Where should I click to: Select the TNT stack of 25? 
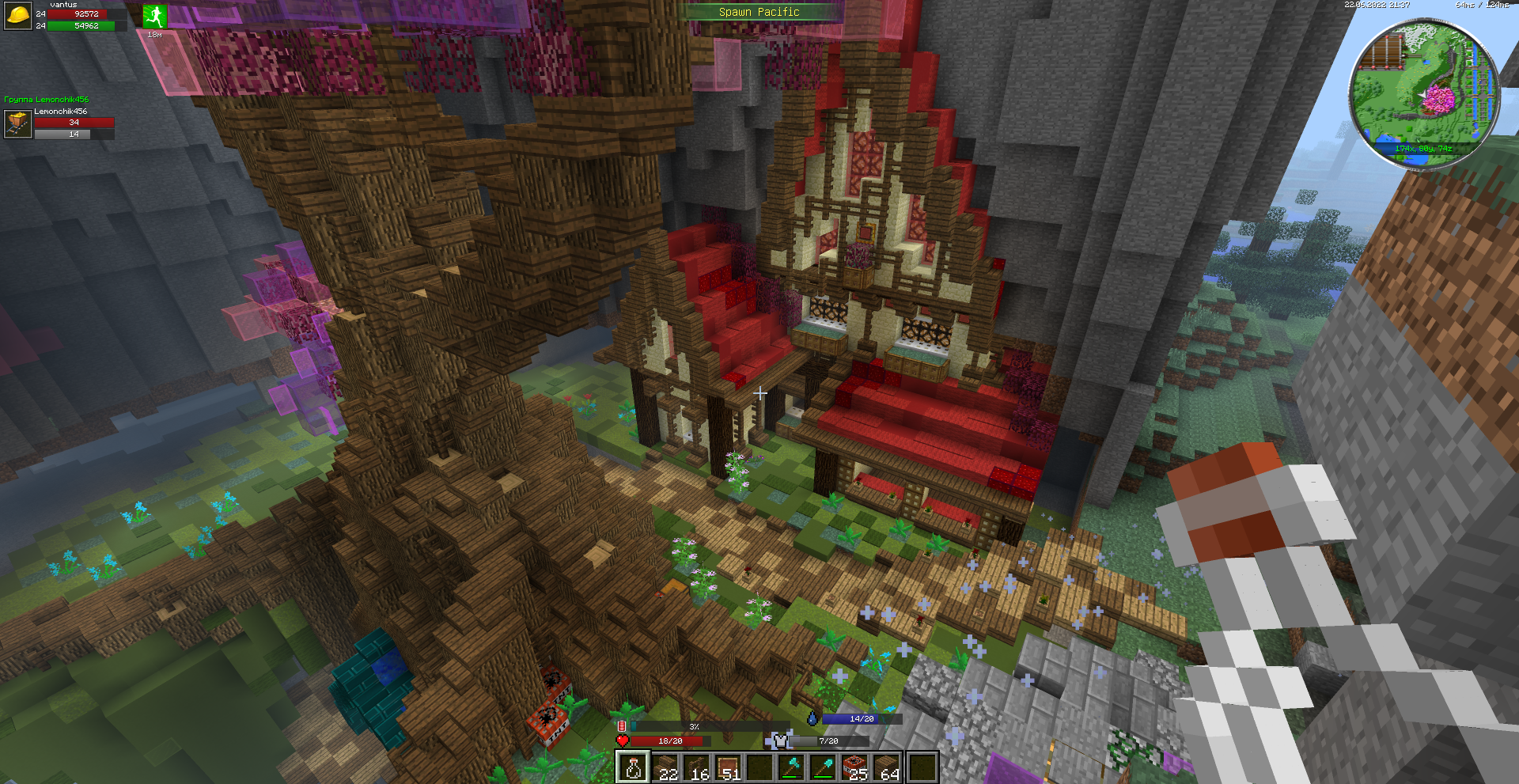[856, 767]
